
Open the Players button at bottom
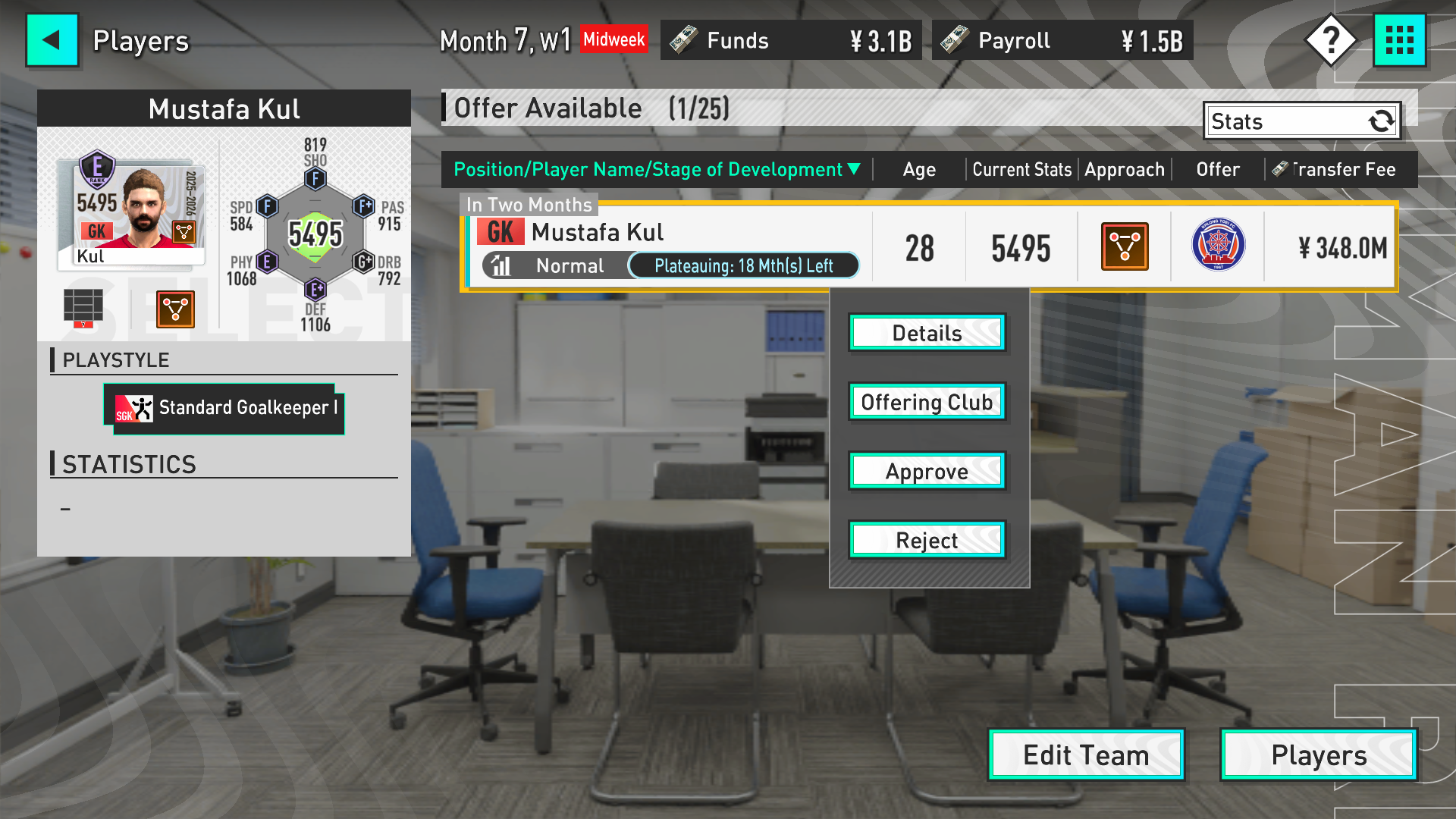1318,755
